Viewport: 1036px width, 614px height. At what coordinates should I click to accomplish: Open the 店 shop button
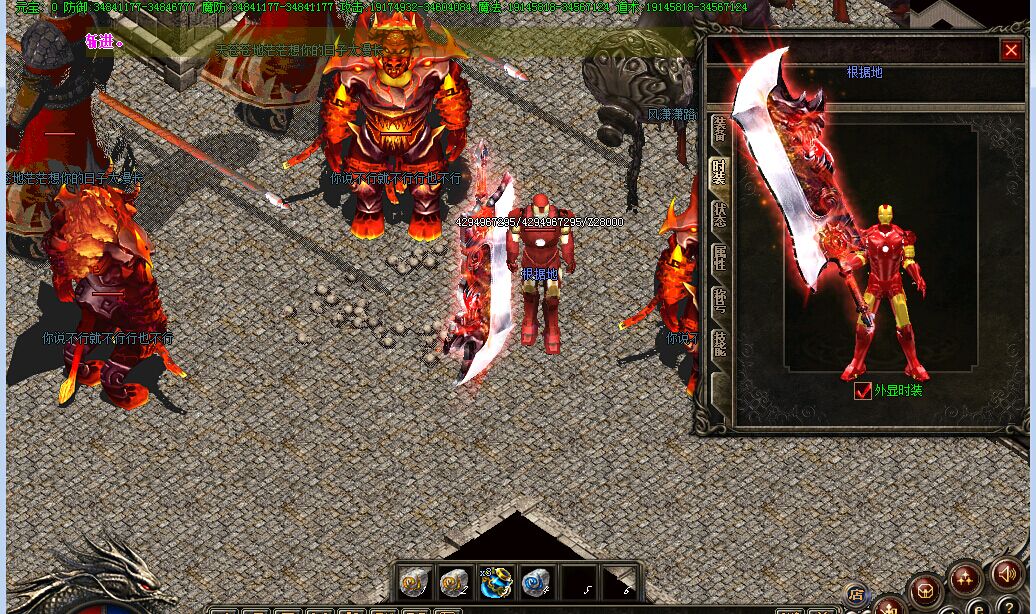coord(856,594)
